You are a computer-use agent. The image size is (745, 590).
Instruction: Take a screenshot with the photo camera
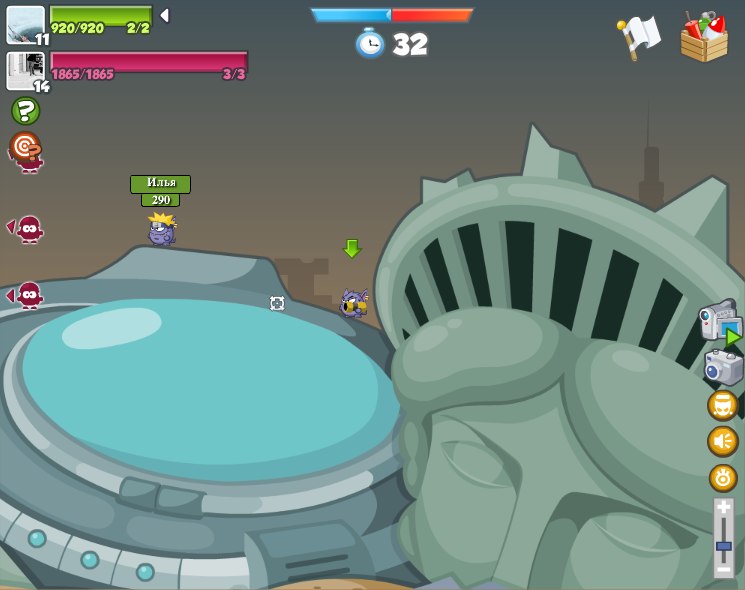point(722,367)
